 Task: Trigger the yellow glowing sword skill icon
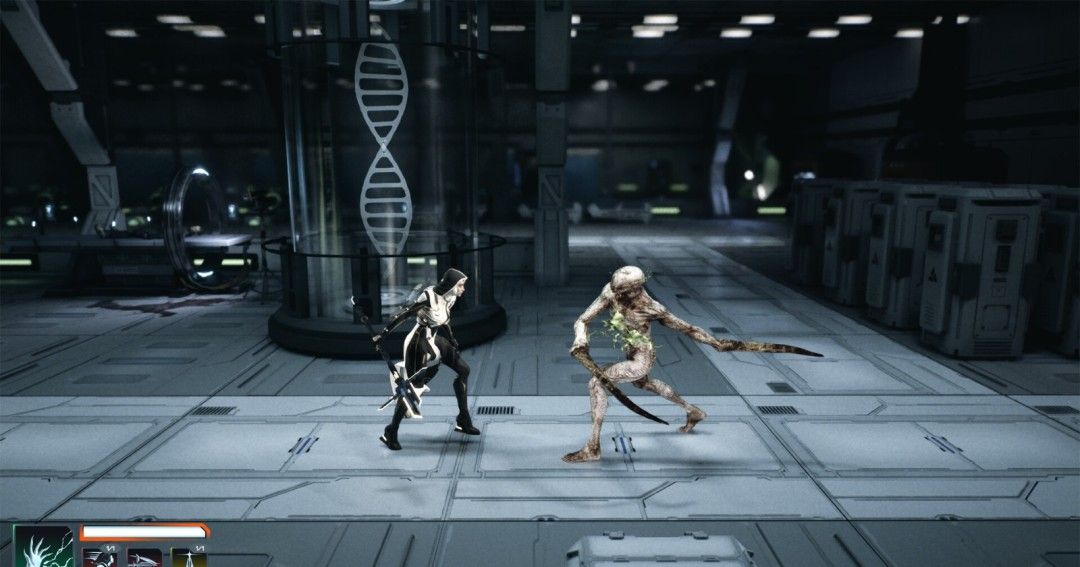tap(187, 558)
